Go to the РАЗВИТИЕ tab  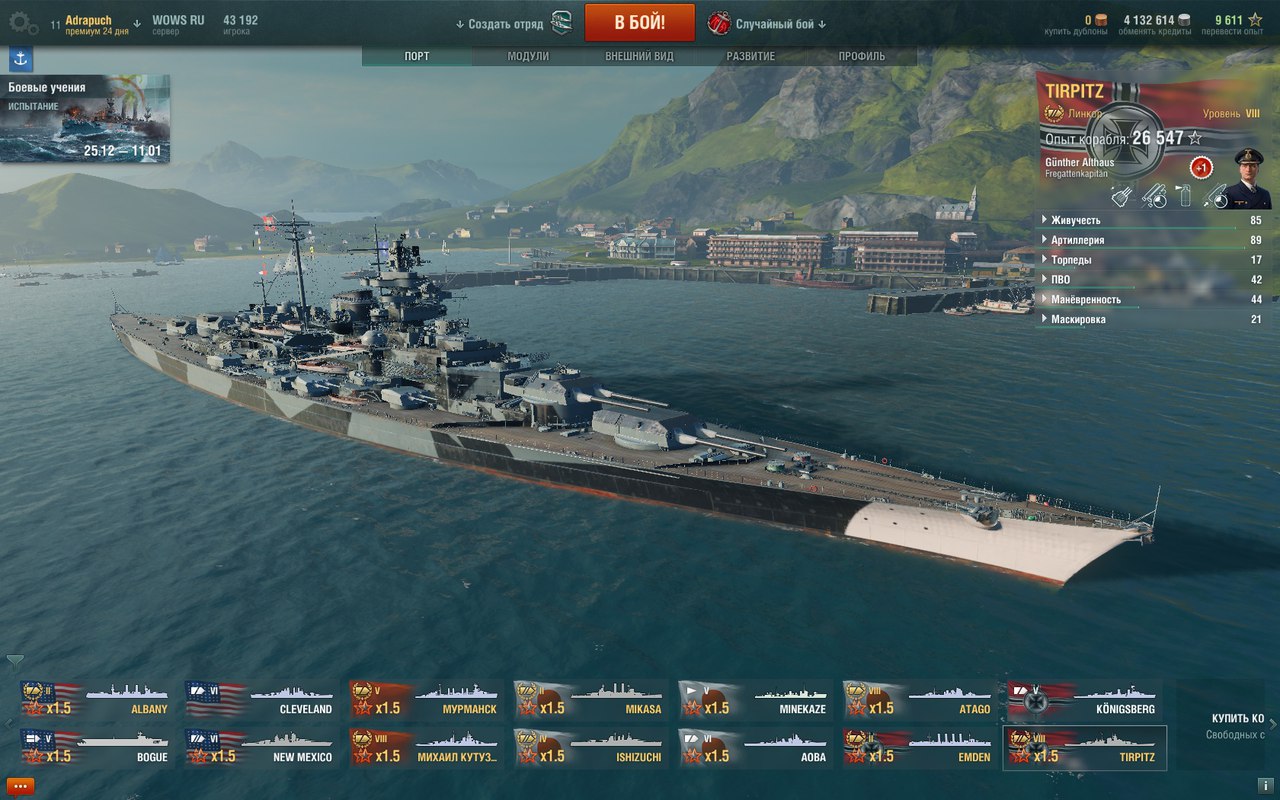tap(750, 56)
